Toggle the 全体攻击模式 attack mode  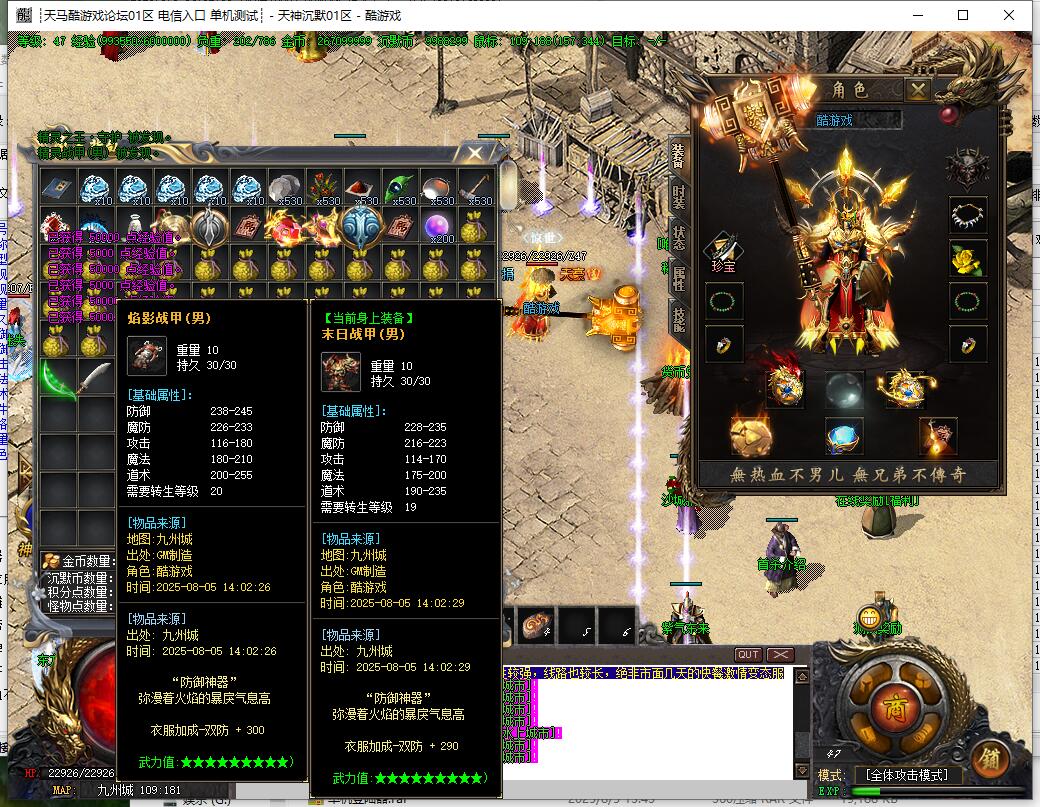908,775
